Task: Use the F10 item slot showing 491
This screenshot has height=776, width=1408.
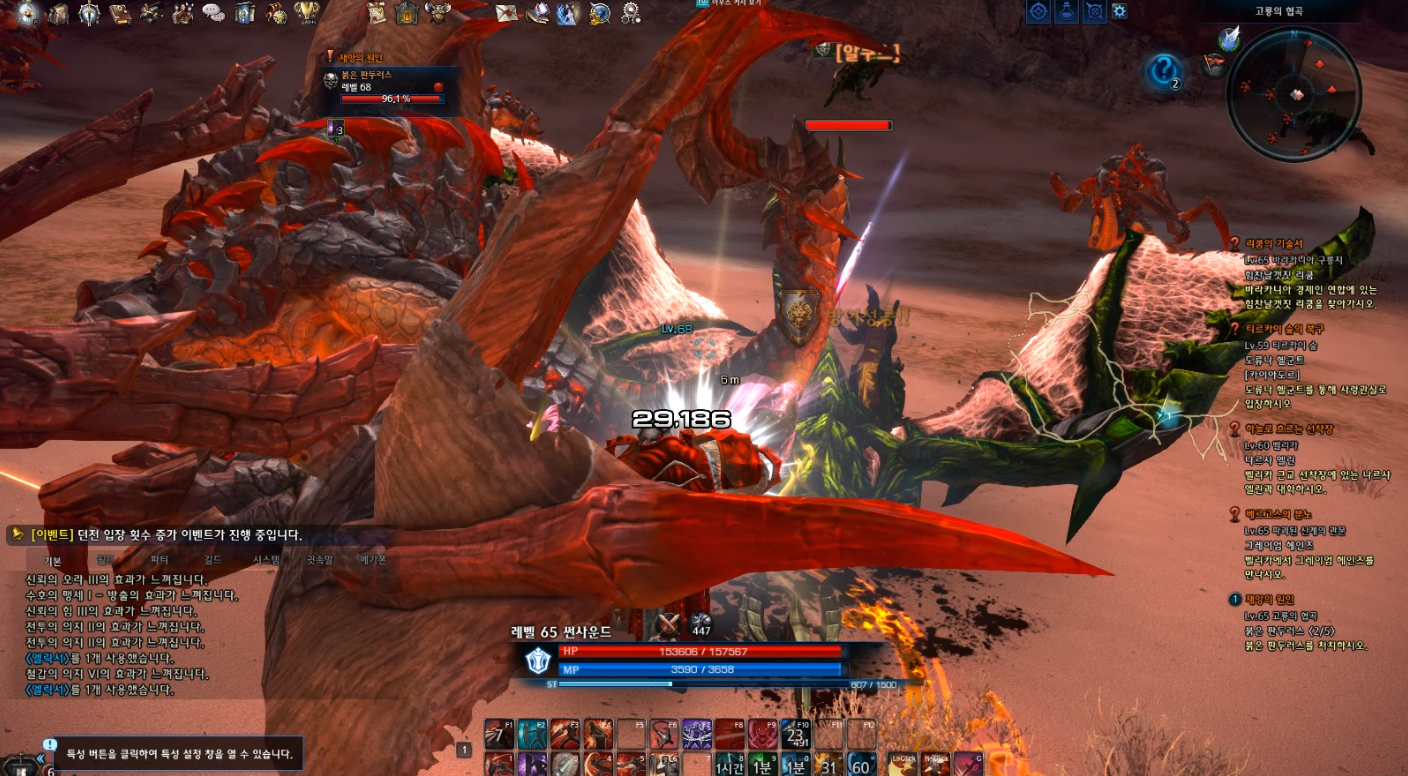Action: click(x=795, y=734)
